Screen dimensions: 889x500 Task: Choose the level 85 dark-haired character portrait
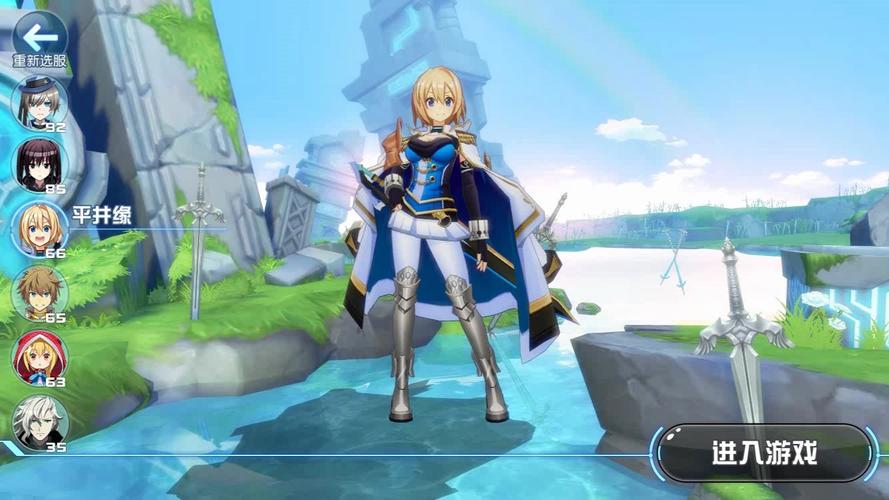(40, 164)
